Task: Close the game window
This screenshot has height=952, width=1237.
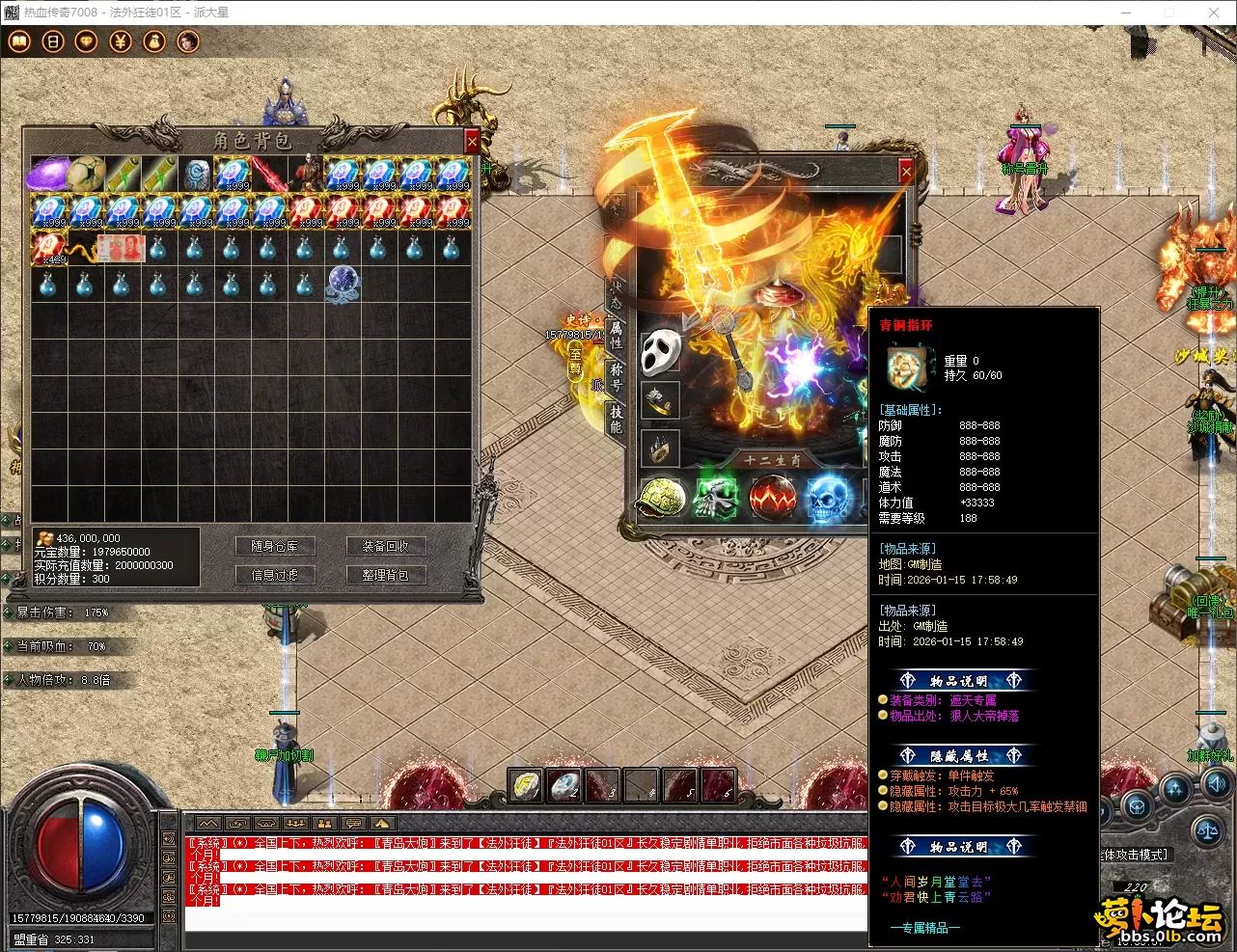Action: click(1214, 13)
